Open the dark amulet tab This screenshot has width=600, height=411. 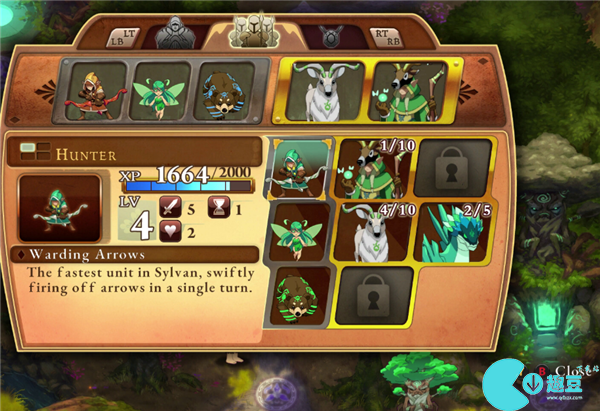pyautogui.click(x=329, y=36)
